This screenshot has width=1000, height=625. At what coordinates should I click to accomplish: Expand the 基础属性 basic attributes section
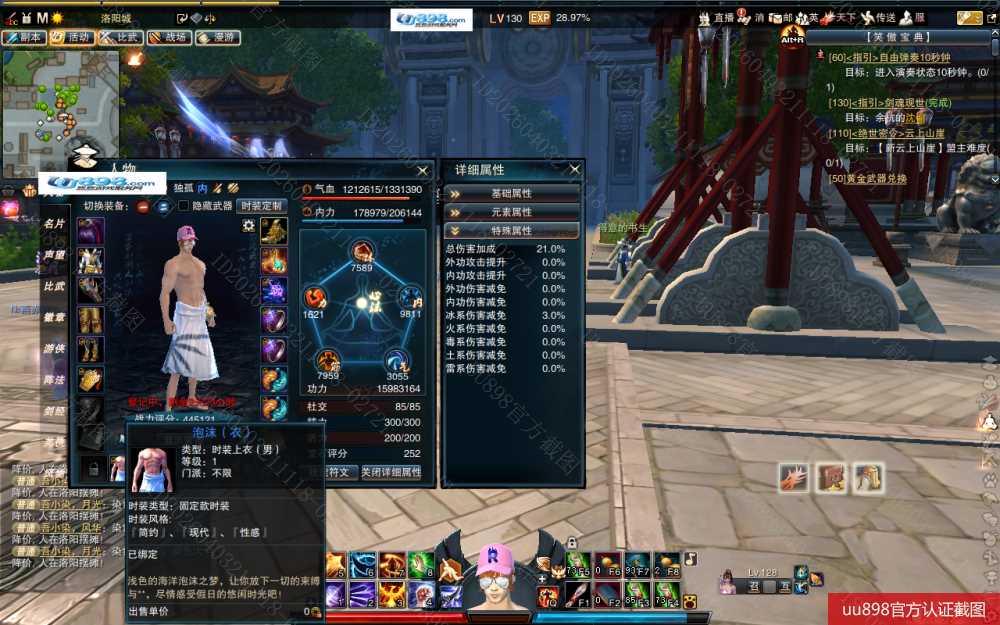(x=512, y=193)
